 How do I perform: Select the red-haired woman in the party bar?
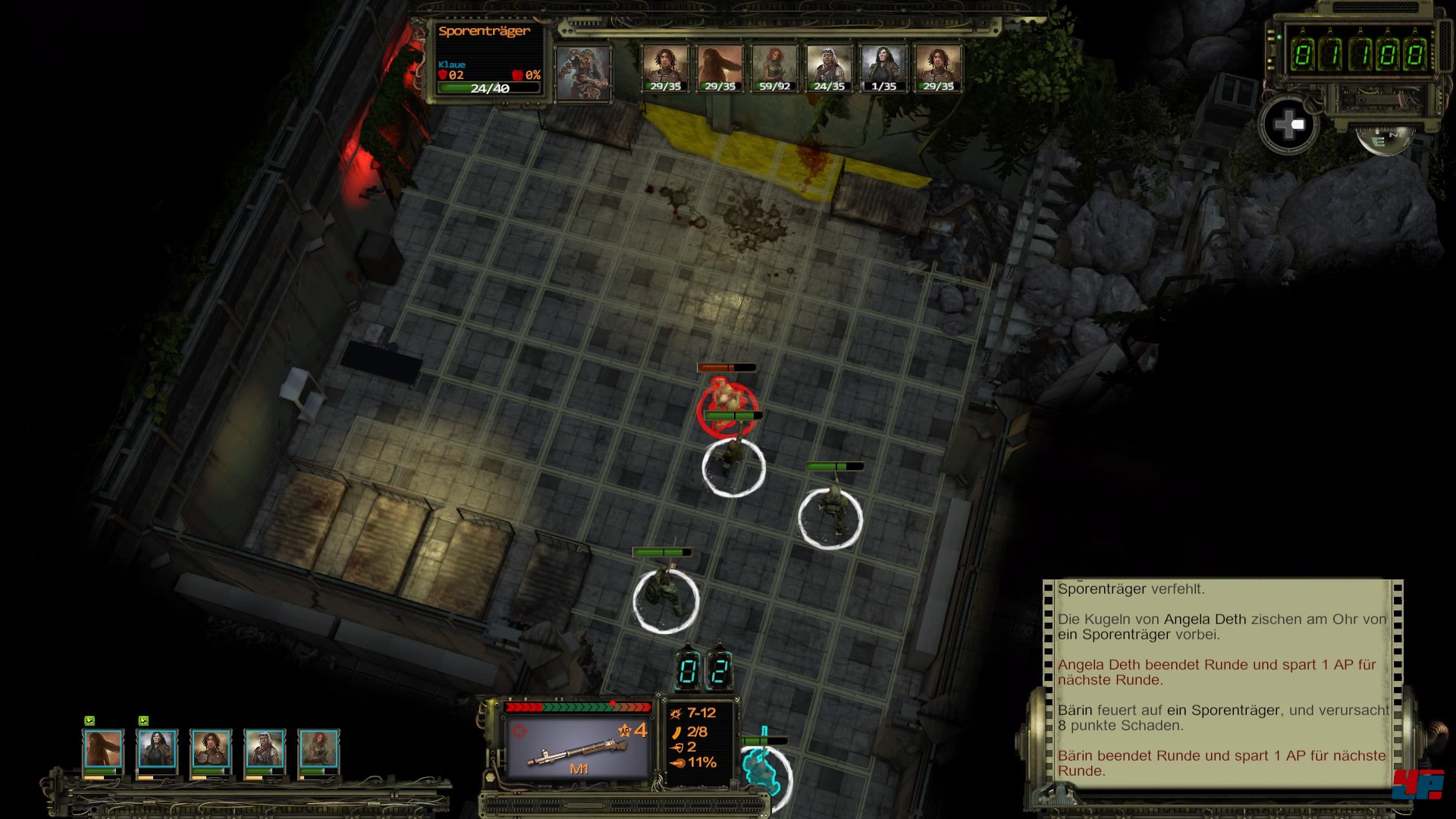click(318, 749)
